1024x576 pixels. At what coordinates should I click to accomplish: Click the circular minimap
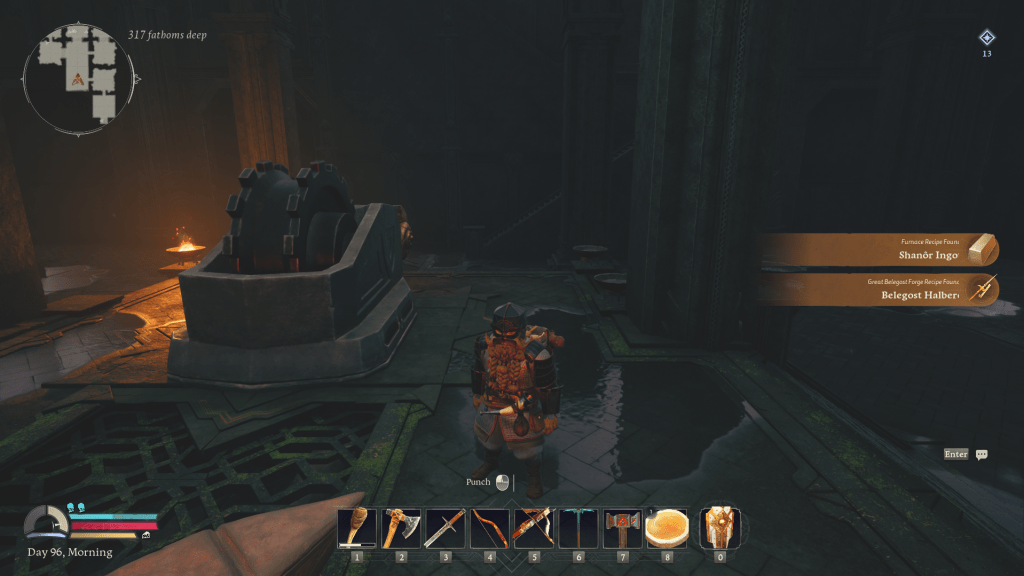pos(82,77)
